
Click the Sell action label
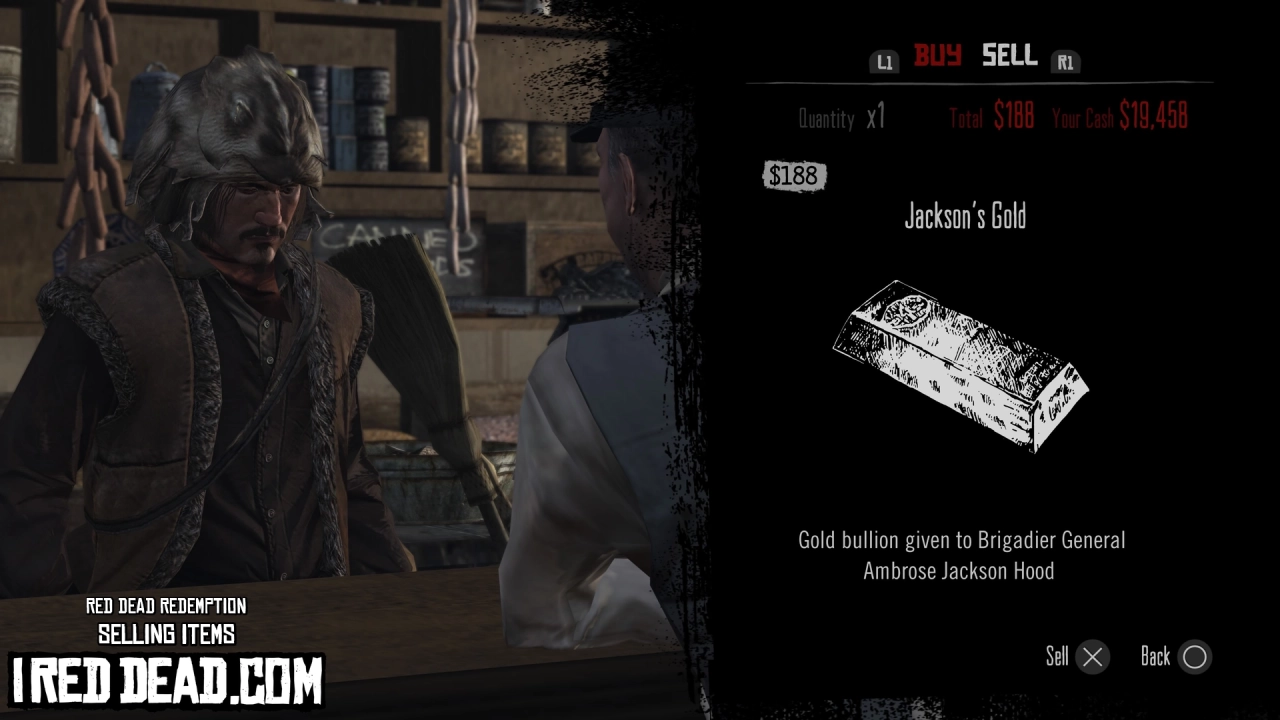pyautogui.click(x=1057, y=657)
